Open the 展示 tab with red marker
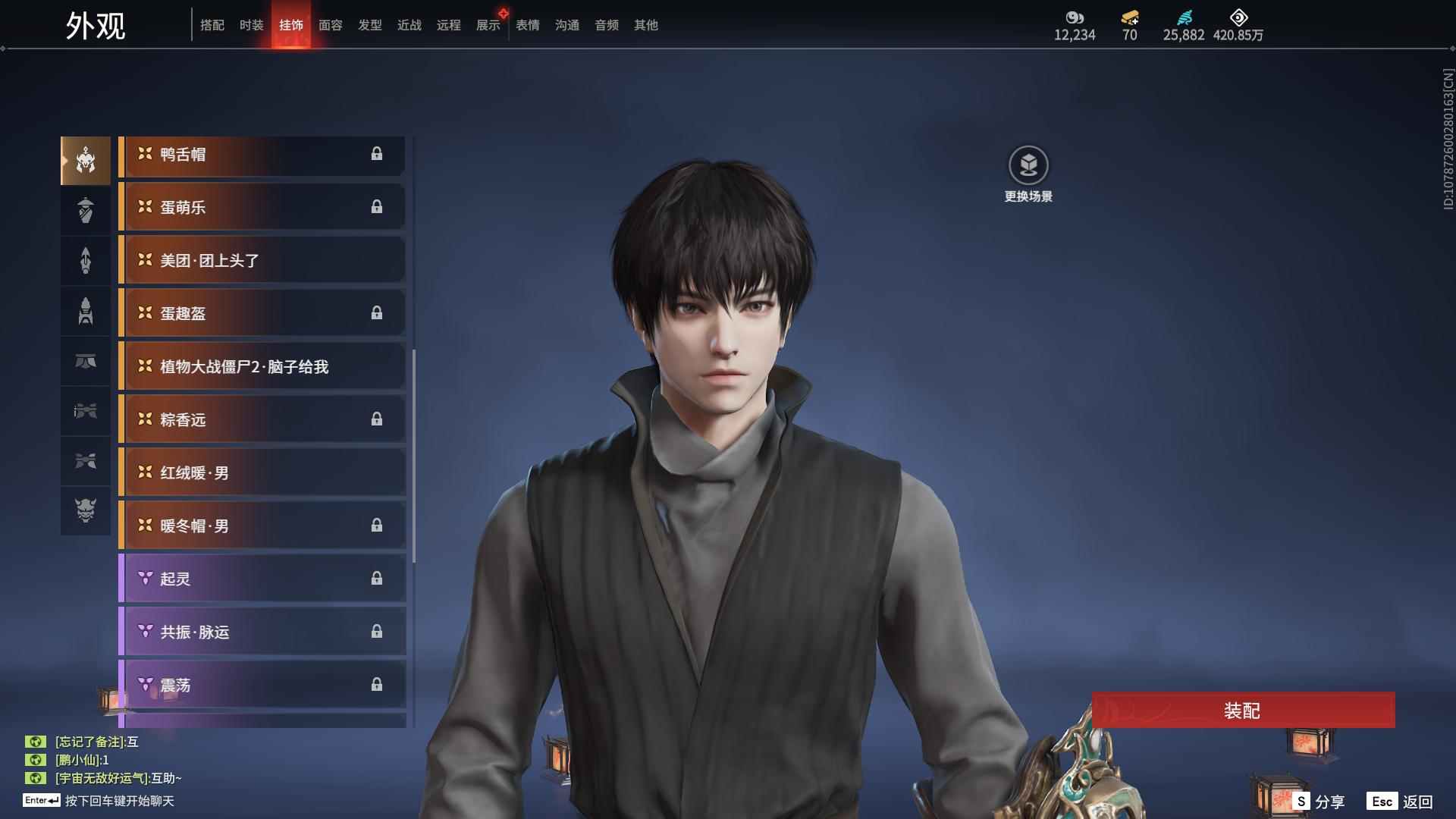1456x819 pixels. coord(488,25)
